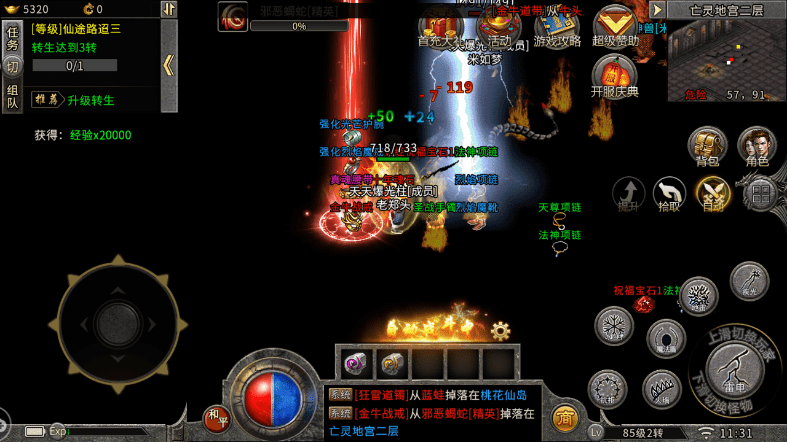Open the four-square grid menu button

[x=761, y=193]
